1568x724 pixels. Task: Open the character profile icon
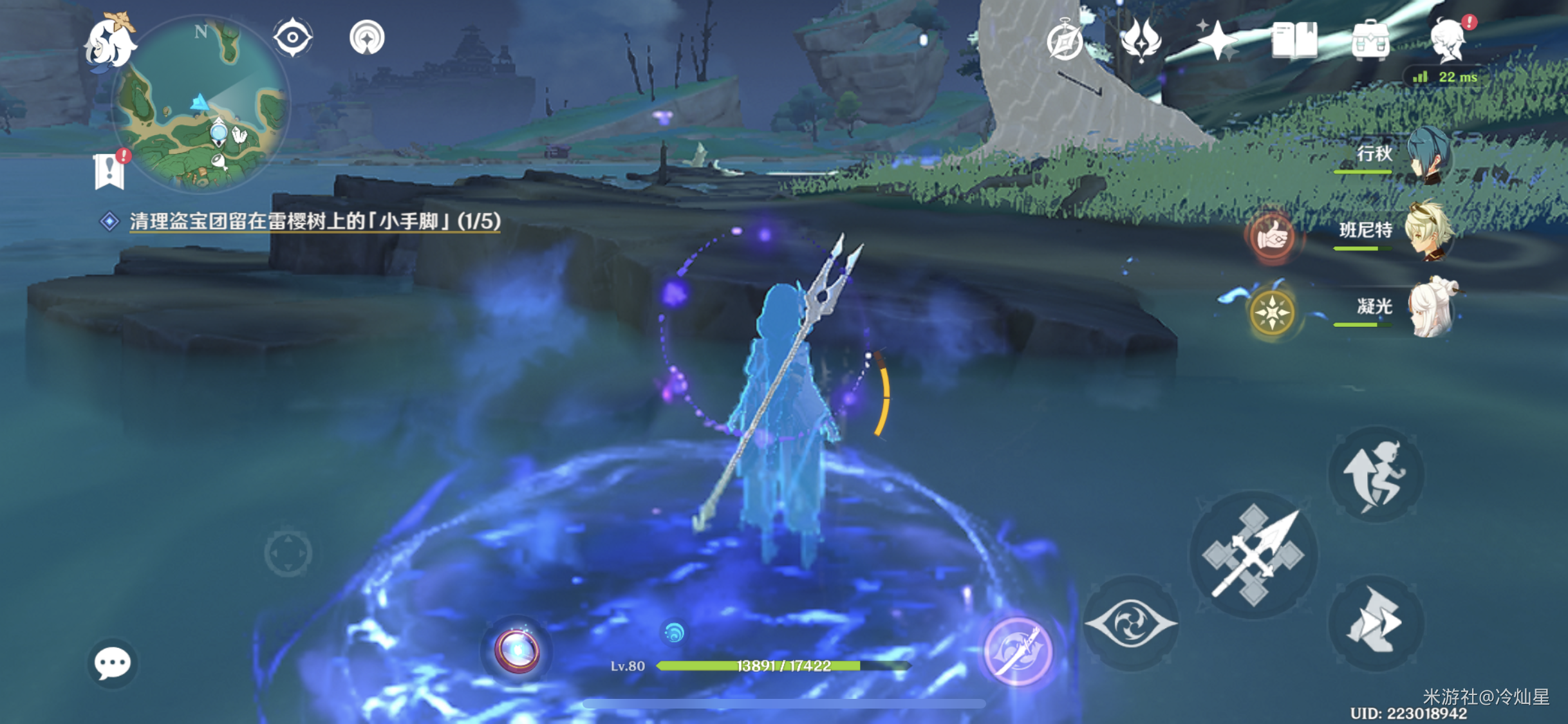[1448, 40]
